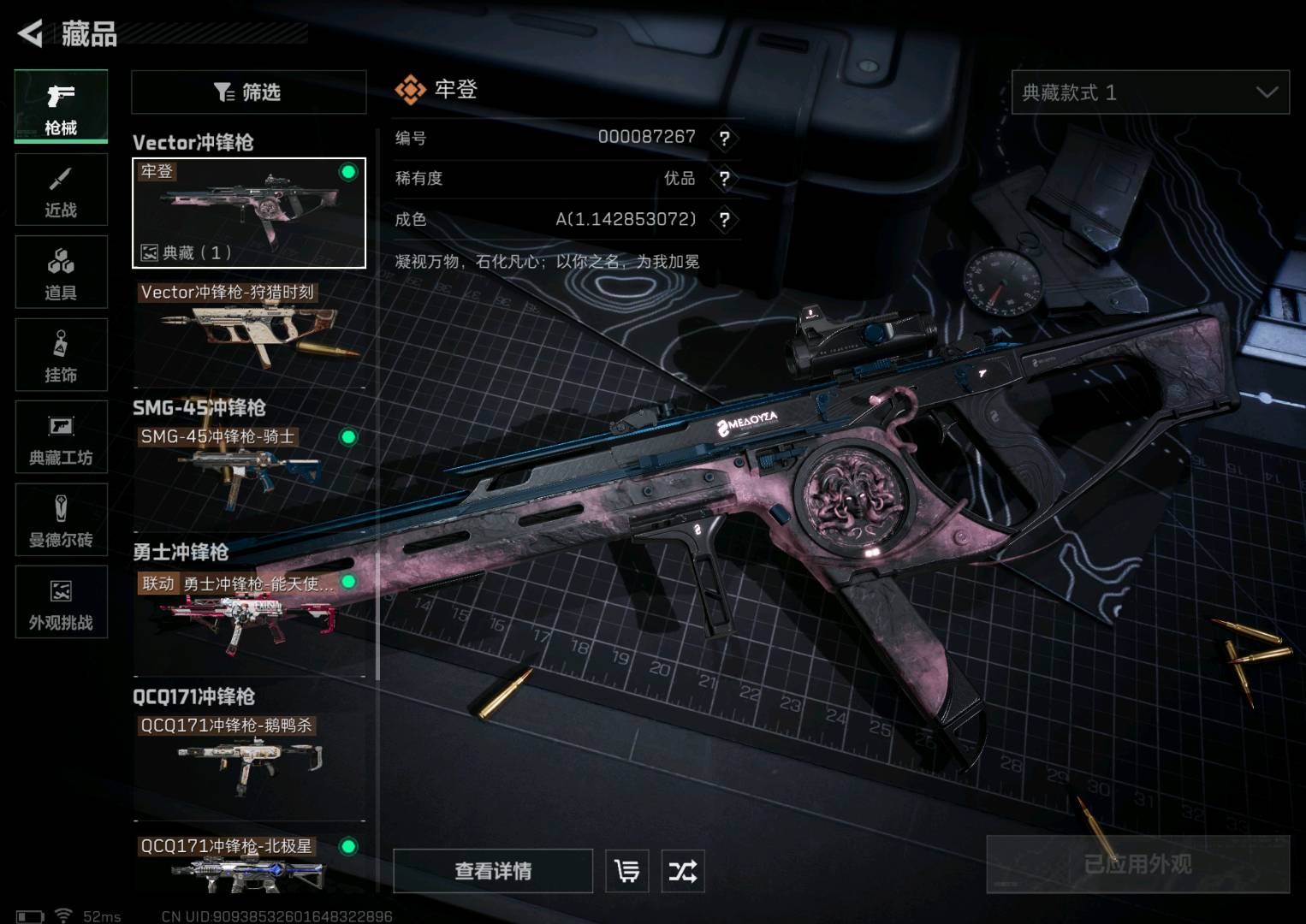Pick the 勇士冲锋枪 联动 skin
Screen dimensions: 1306x924
point(248,616)
